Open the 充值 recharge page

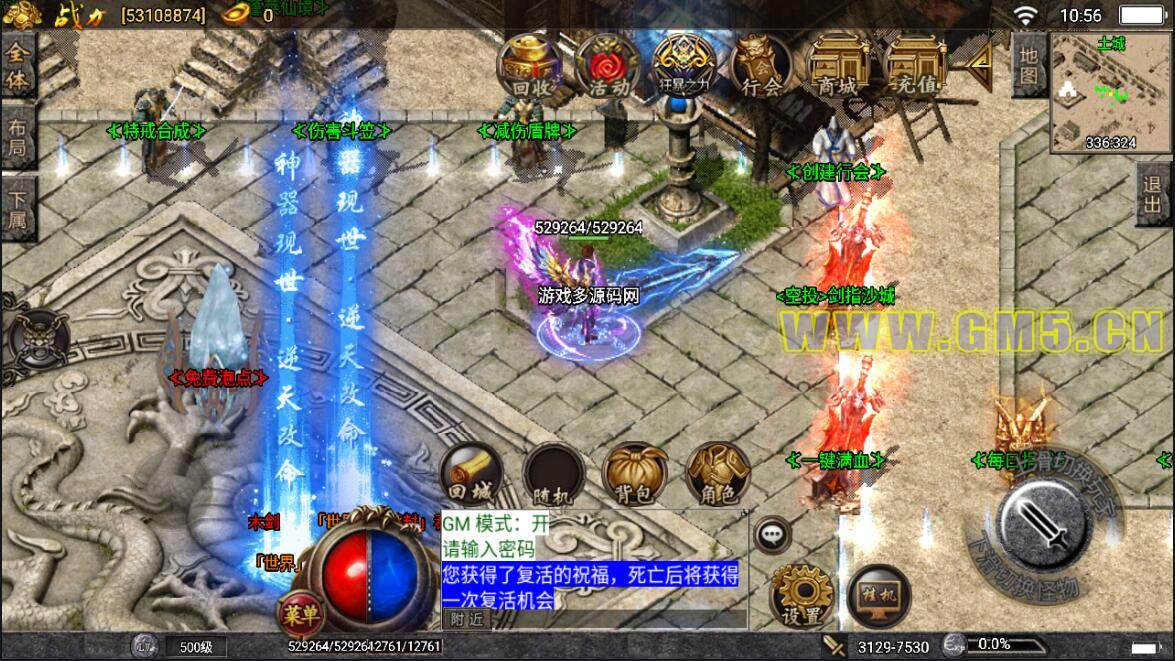click(916, 66)
